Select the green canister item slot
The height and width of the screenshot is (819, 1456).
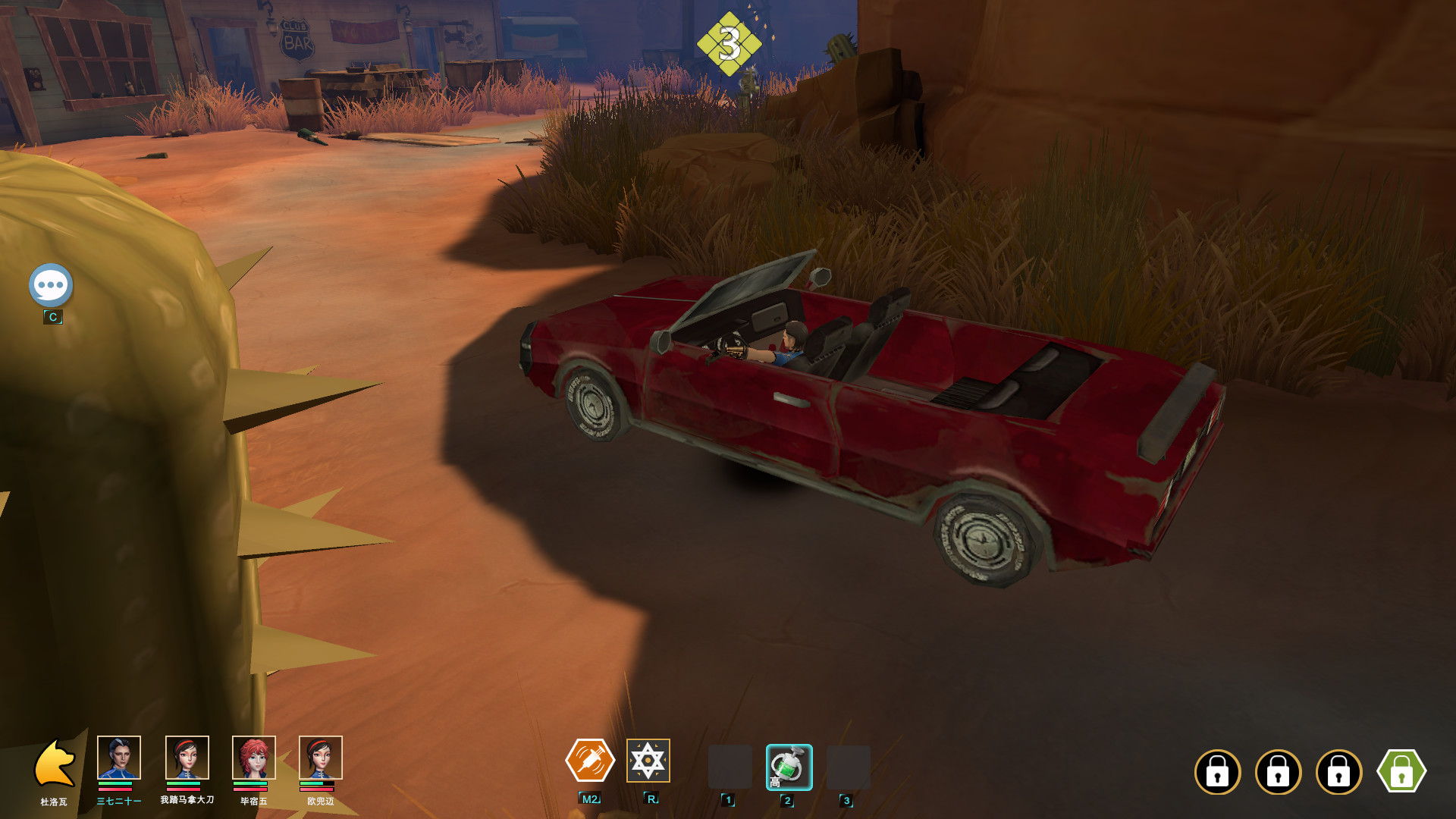click(x=789, y=767)
